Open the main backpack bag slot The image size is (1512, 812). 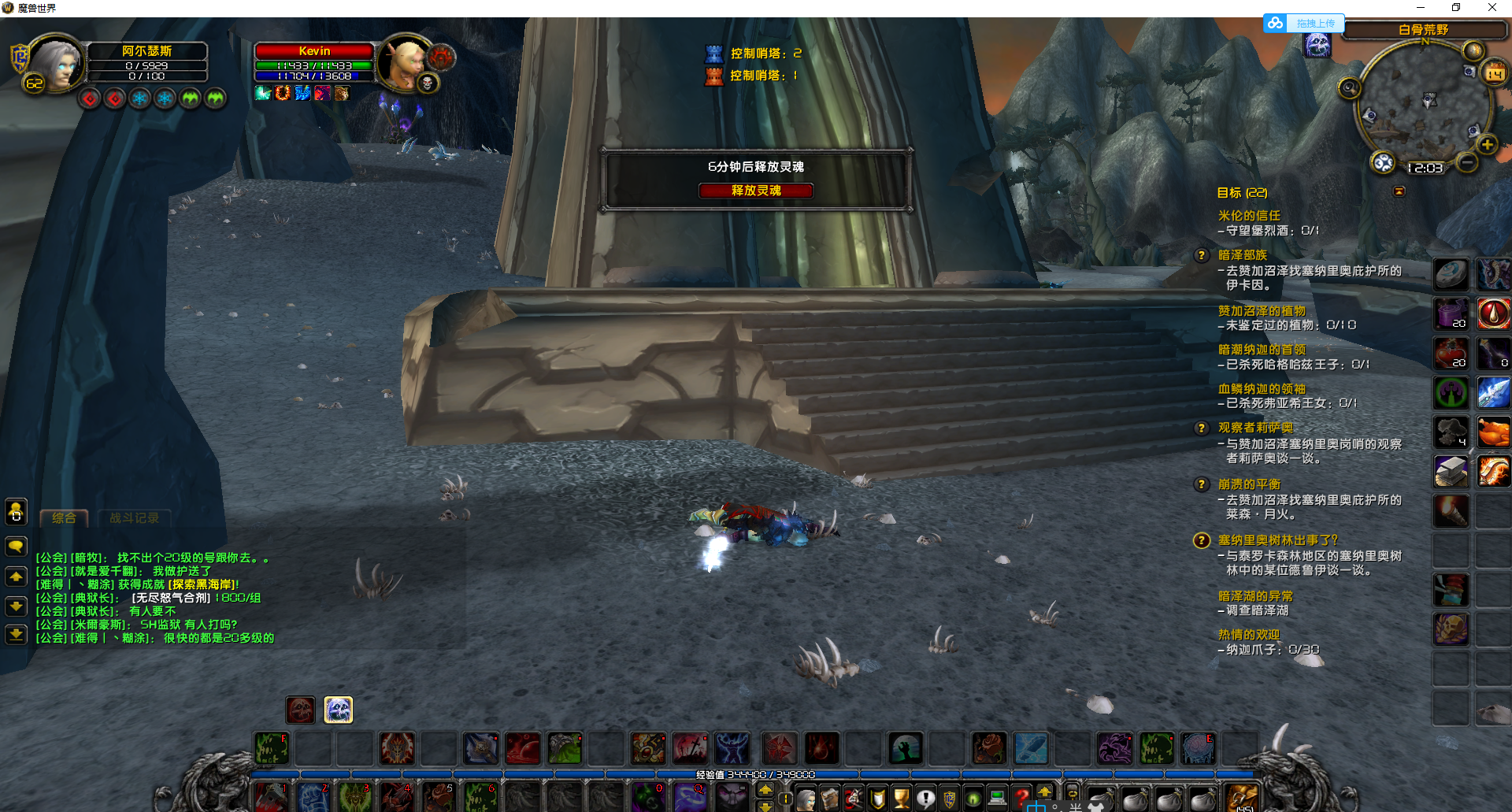[x=1241, y=799]
